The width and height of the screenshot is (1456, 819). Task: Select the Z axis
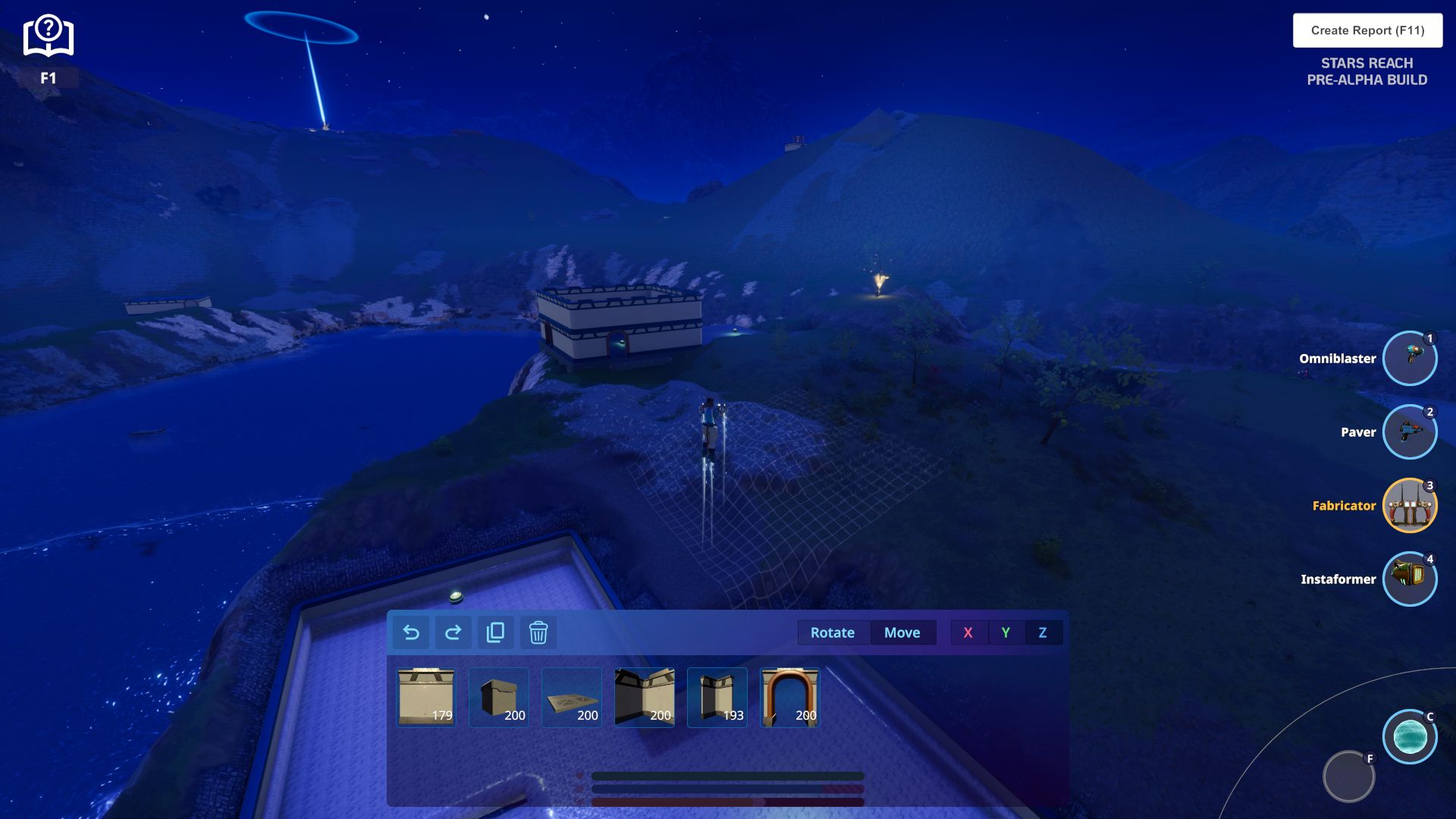(1043, 632)
